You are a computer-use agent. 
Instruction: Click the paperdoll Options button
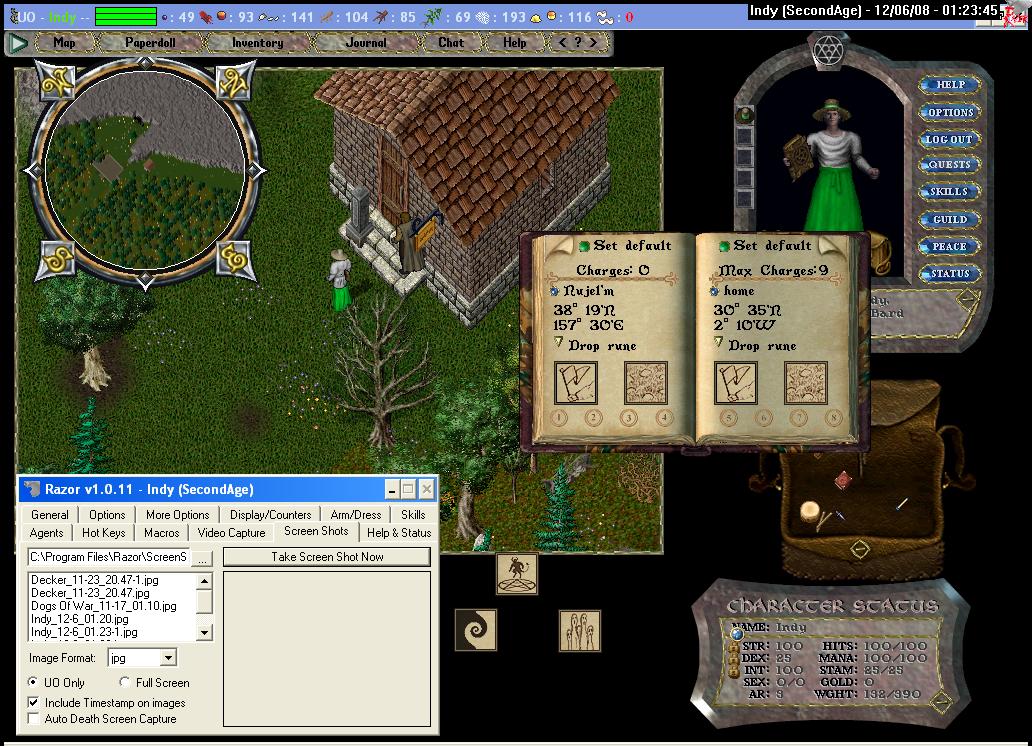(949, 112)
